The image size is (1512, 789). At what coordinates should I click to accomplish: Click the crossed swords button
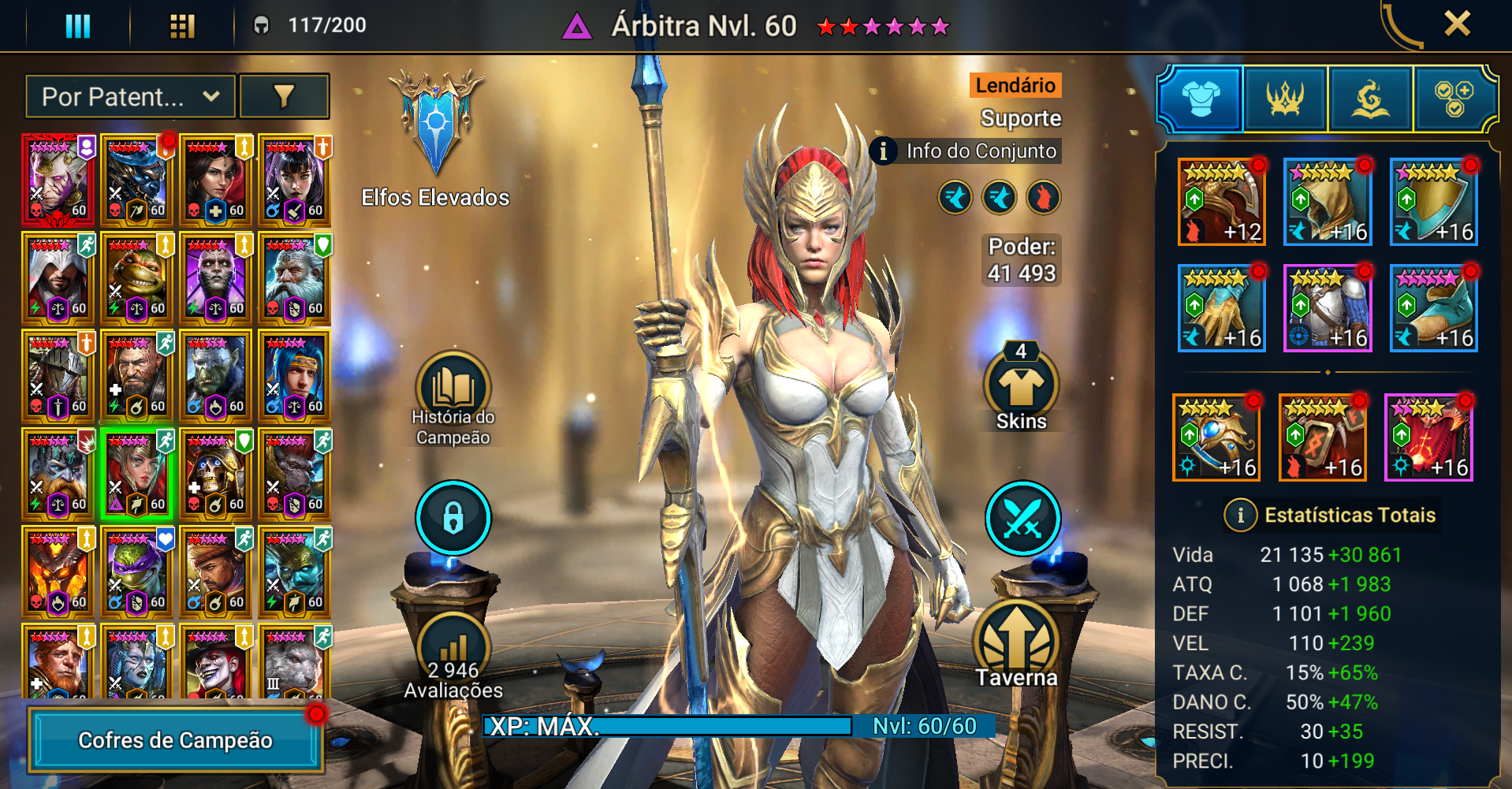pos(1022,518)
